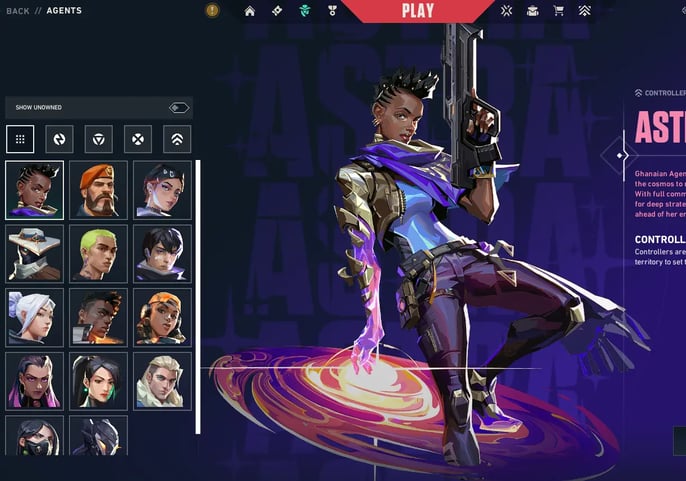The width and height of the screenshot is (686, 481).
Task: Choose Phoenix from the agent list
Action: pos(98,317)
